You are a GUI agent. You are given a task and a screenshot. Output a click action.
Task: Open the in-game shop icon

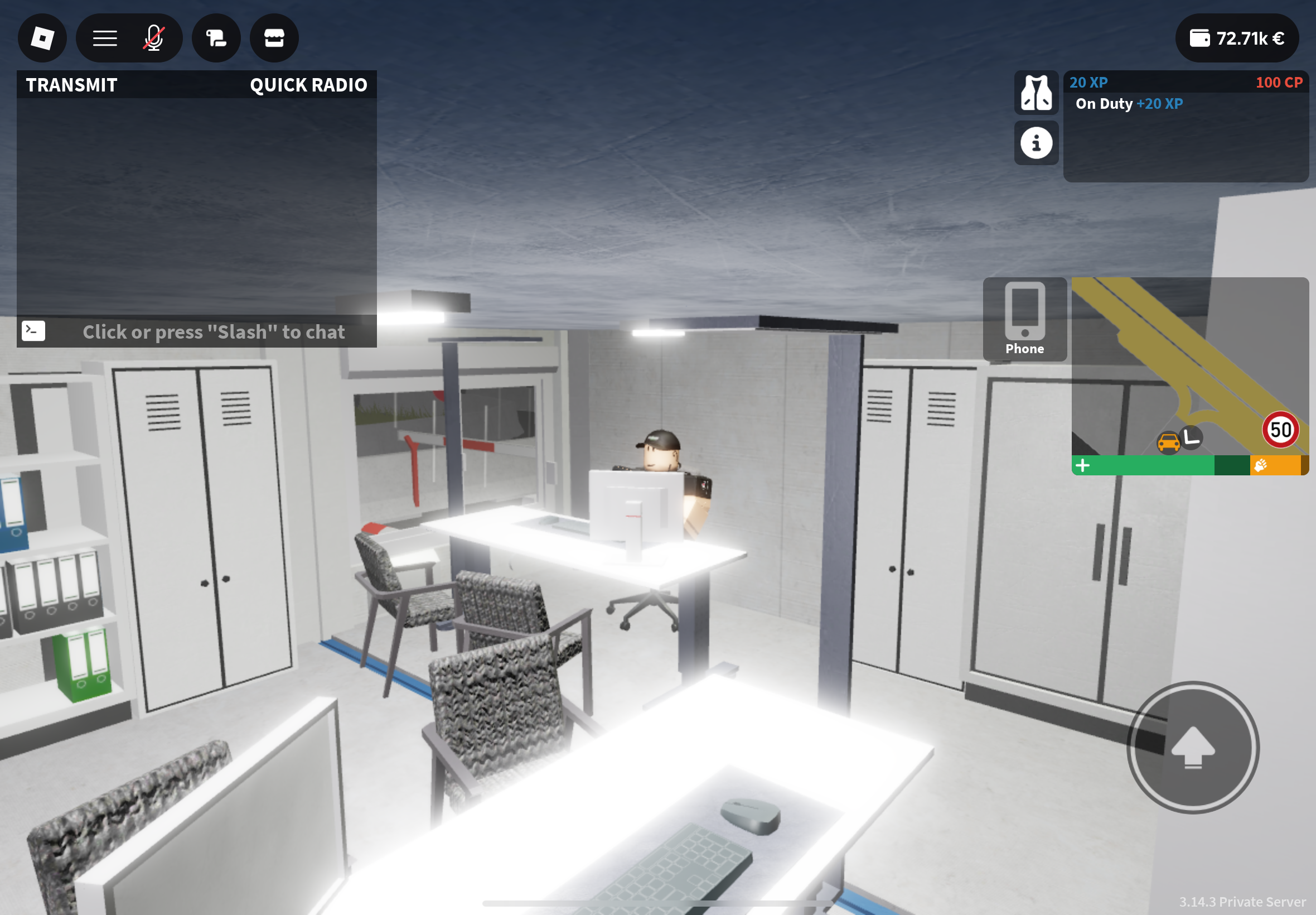coord(274,38)
